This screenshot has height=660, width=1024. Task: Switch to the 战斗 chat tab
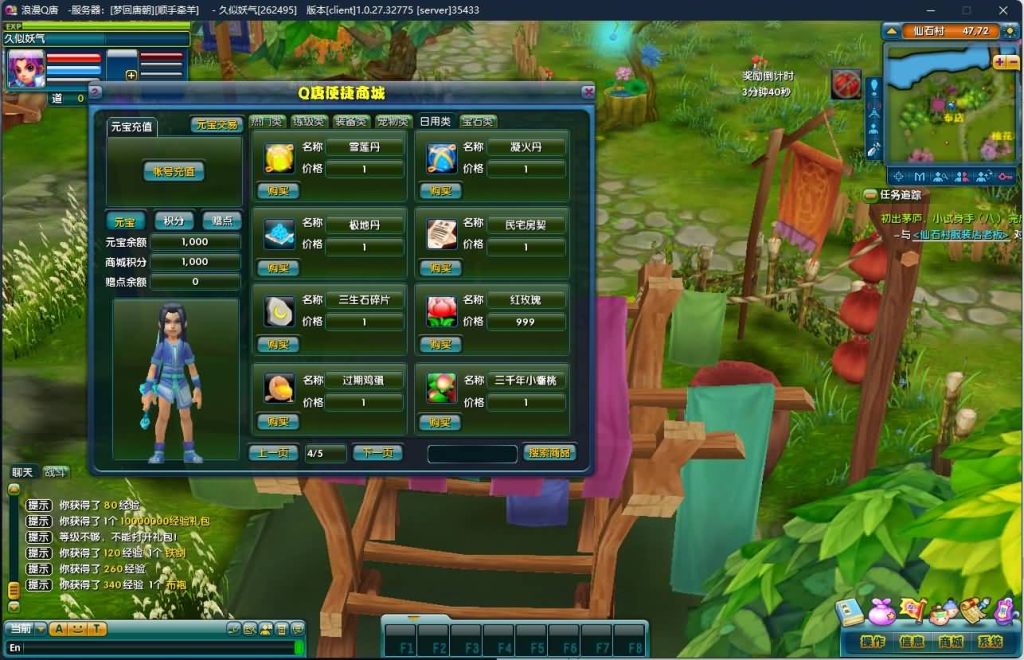pyautogui.click(x=54, y=472)
